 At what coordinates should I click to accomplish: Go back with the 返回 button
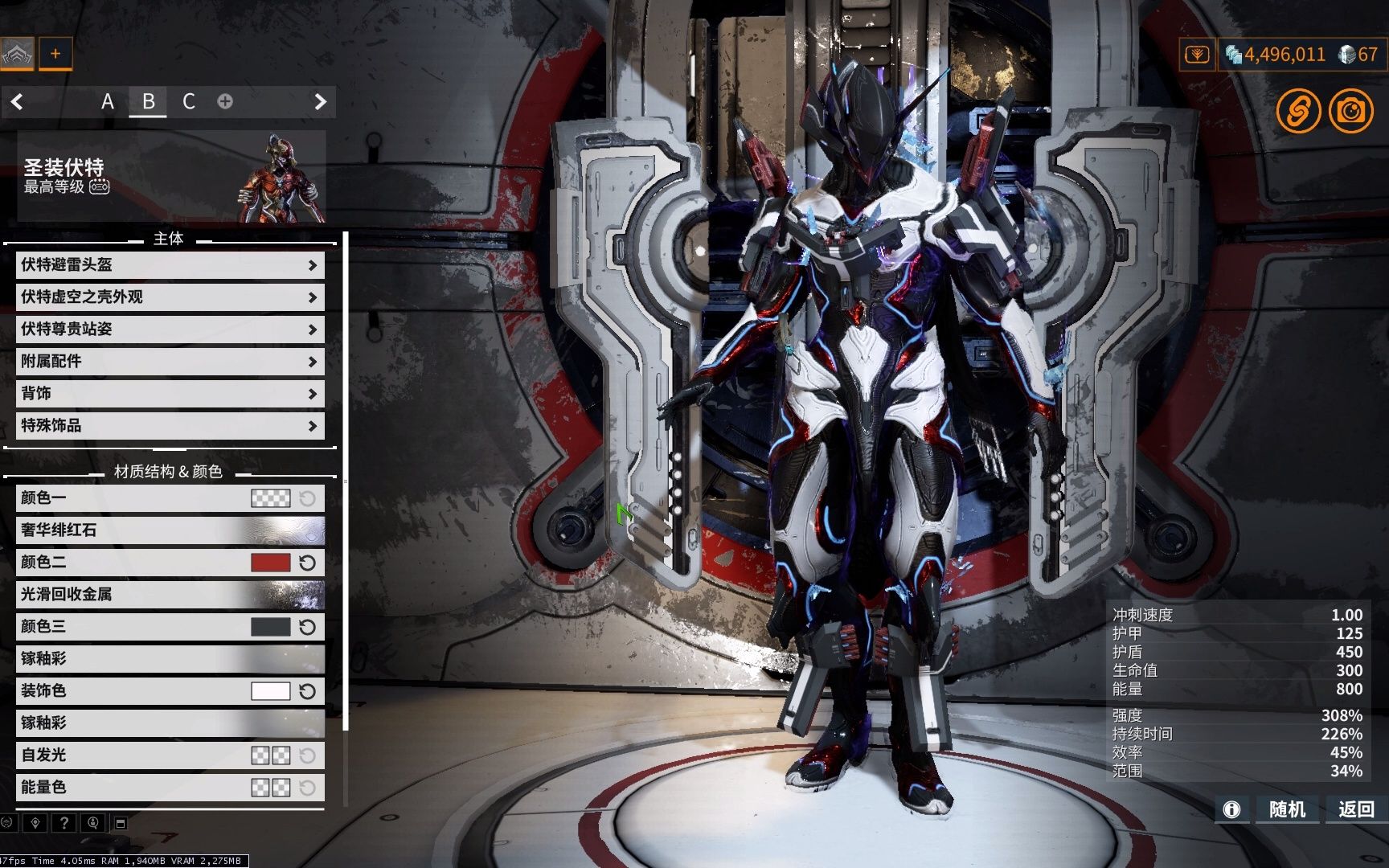pyautogui.click(x=1355, y=809)
